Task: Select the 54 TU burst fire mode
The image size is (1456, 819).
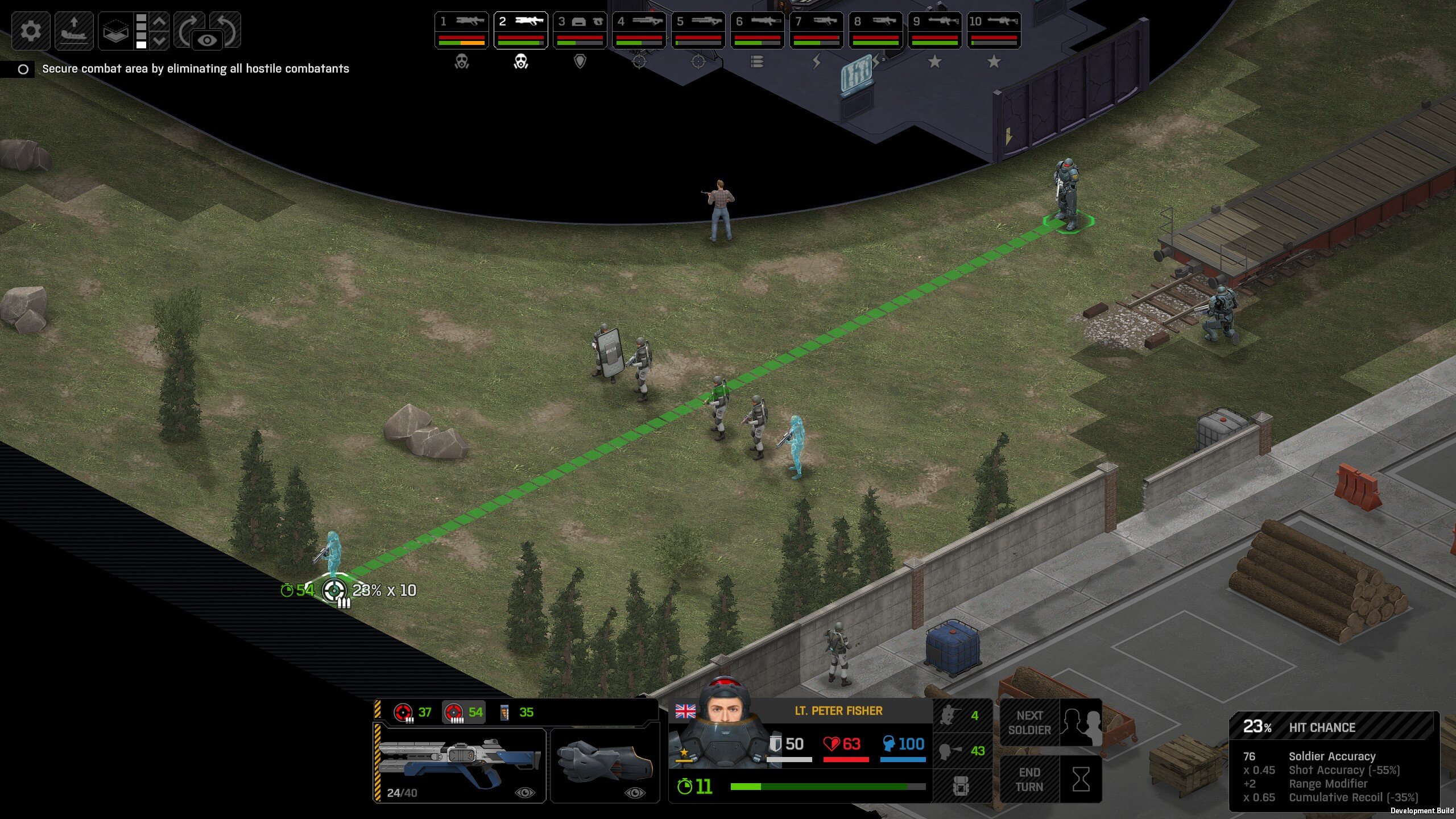Action: (x=464, y=712)
